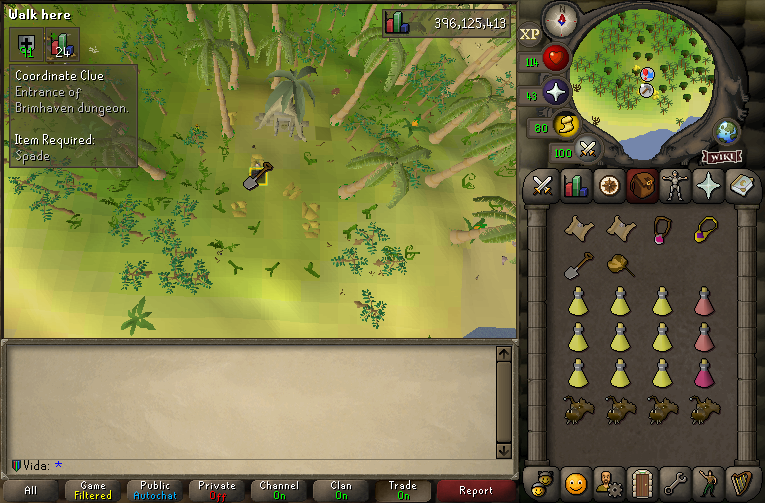Open the Skills tab with bar chart icon
Image resolution: width=765 pixels, height=503 pixels.
[575, 186]
